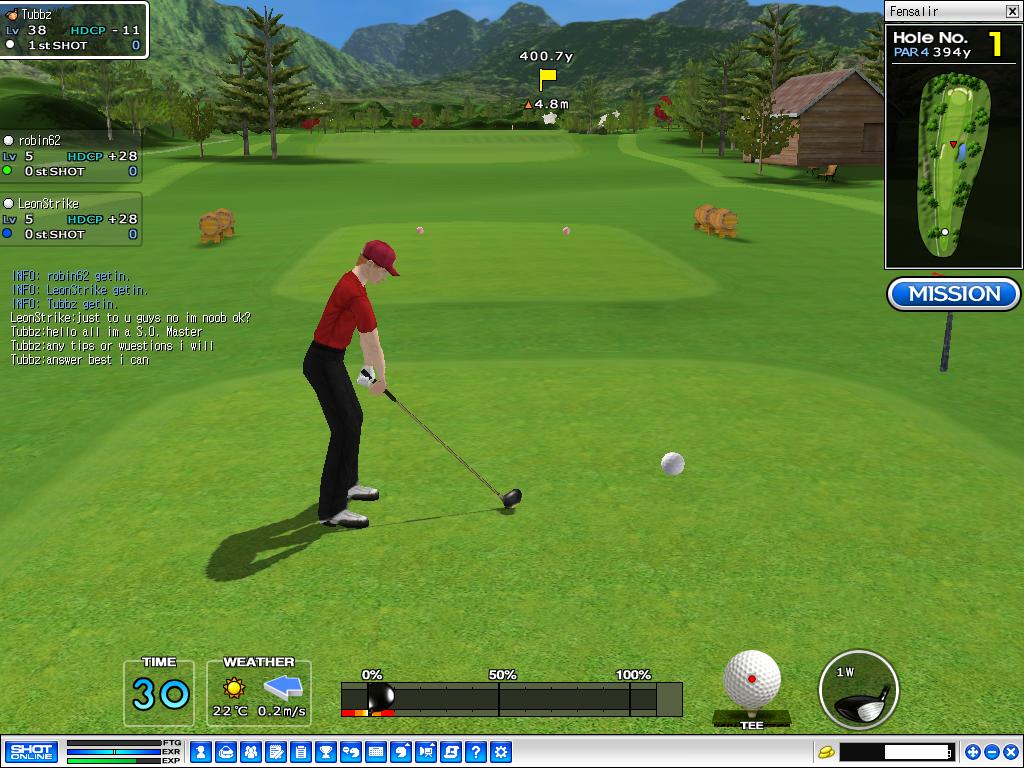Click the golf ball impact point selector
The height and width of the screenshot is (768, 1024).
[x=752, y=680]
